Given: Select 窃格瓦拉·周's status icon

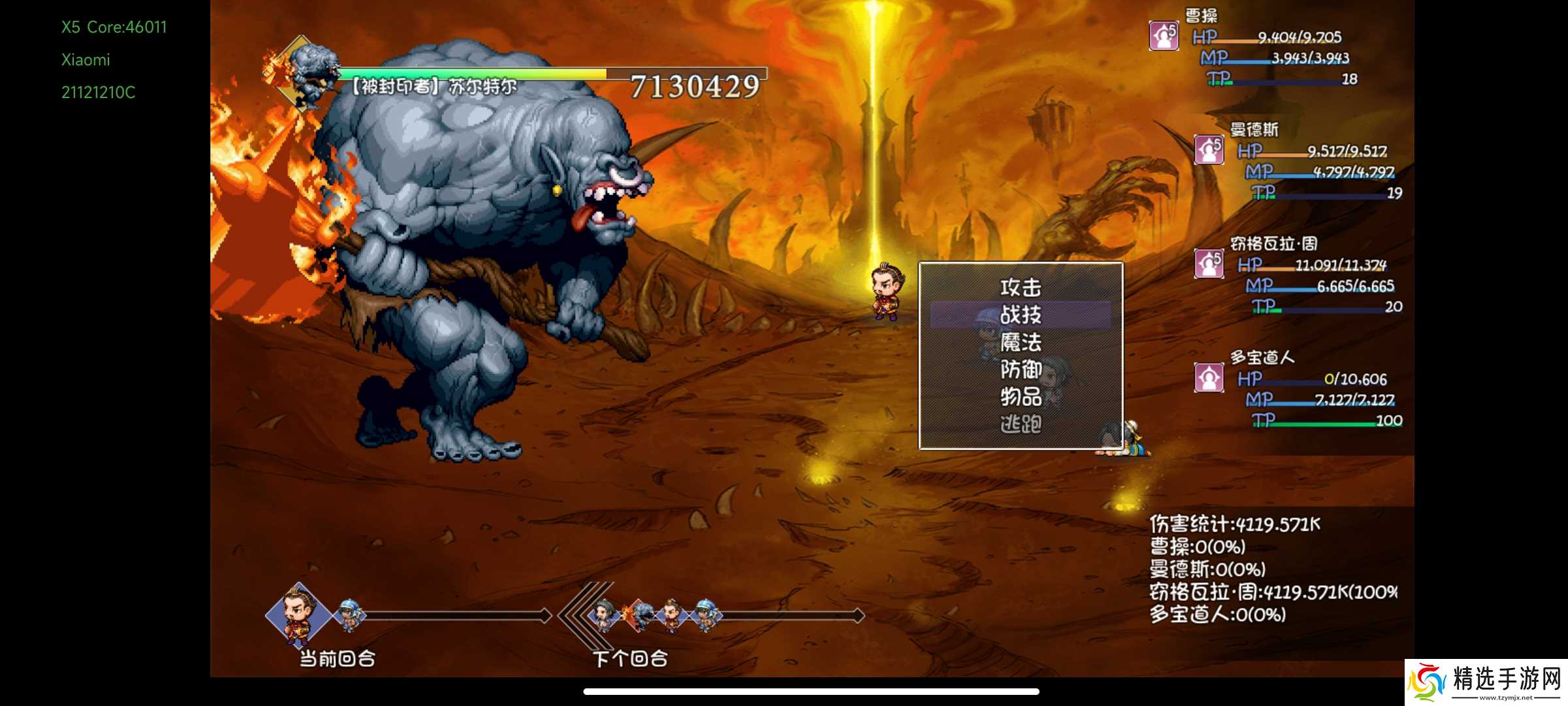Looking at the screenshot, I should 1209,263.
